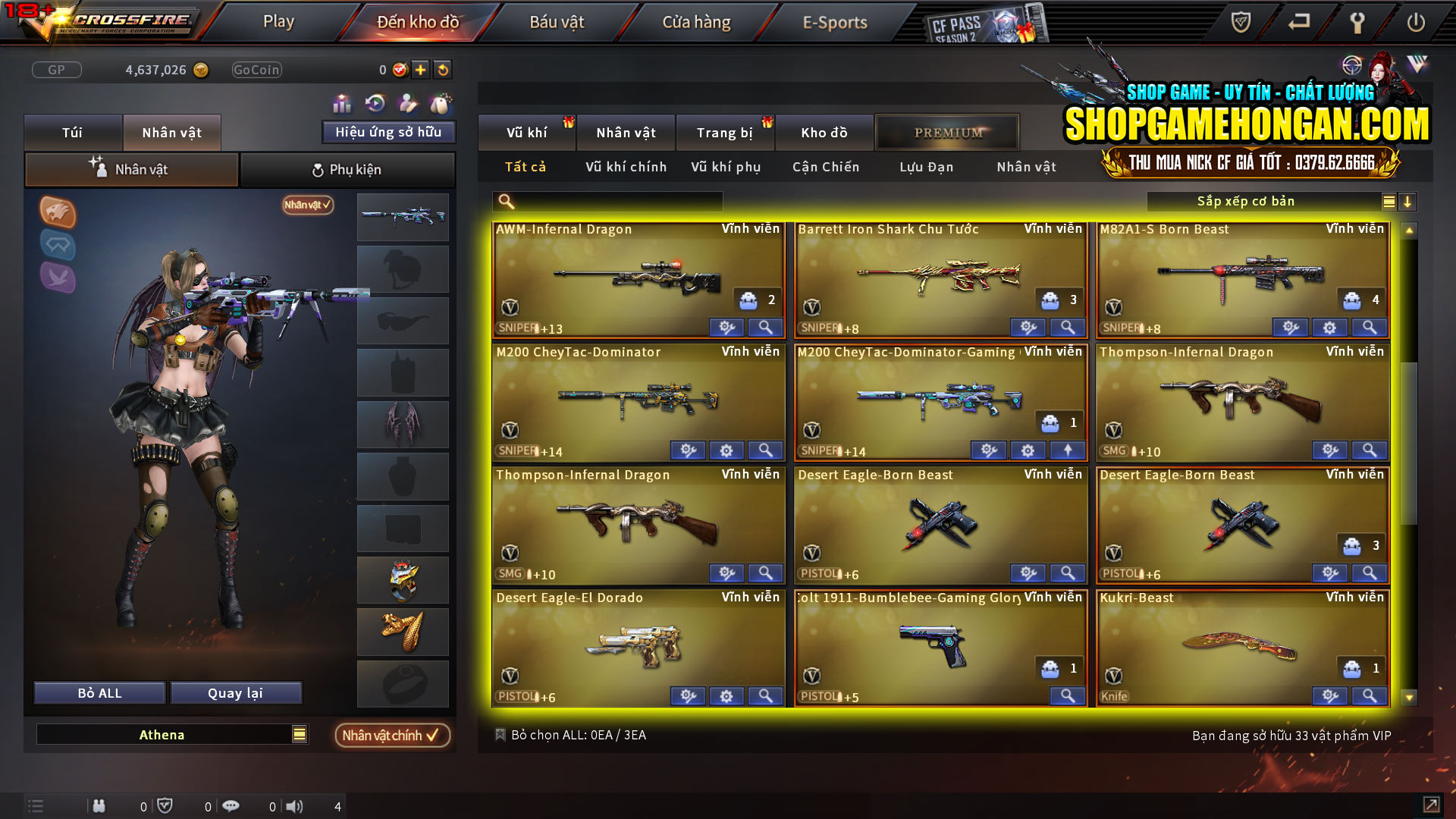Click the Quay lại button

coord(236,692)
